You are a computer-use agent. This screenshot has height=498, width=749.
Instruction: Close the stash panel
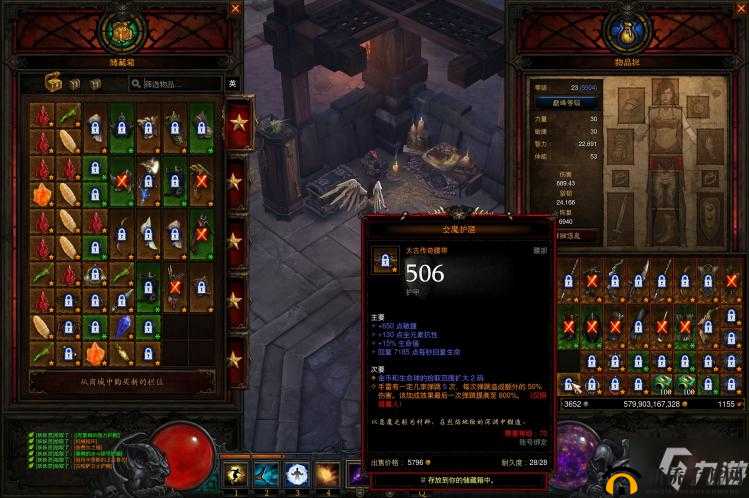(x=235, y=9)
